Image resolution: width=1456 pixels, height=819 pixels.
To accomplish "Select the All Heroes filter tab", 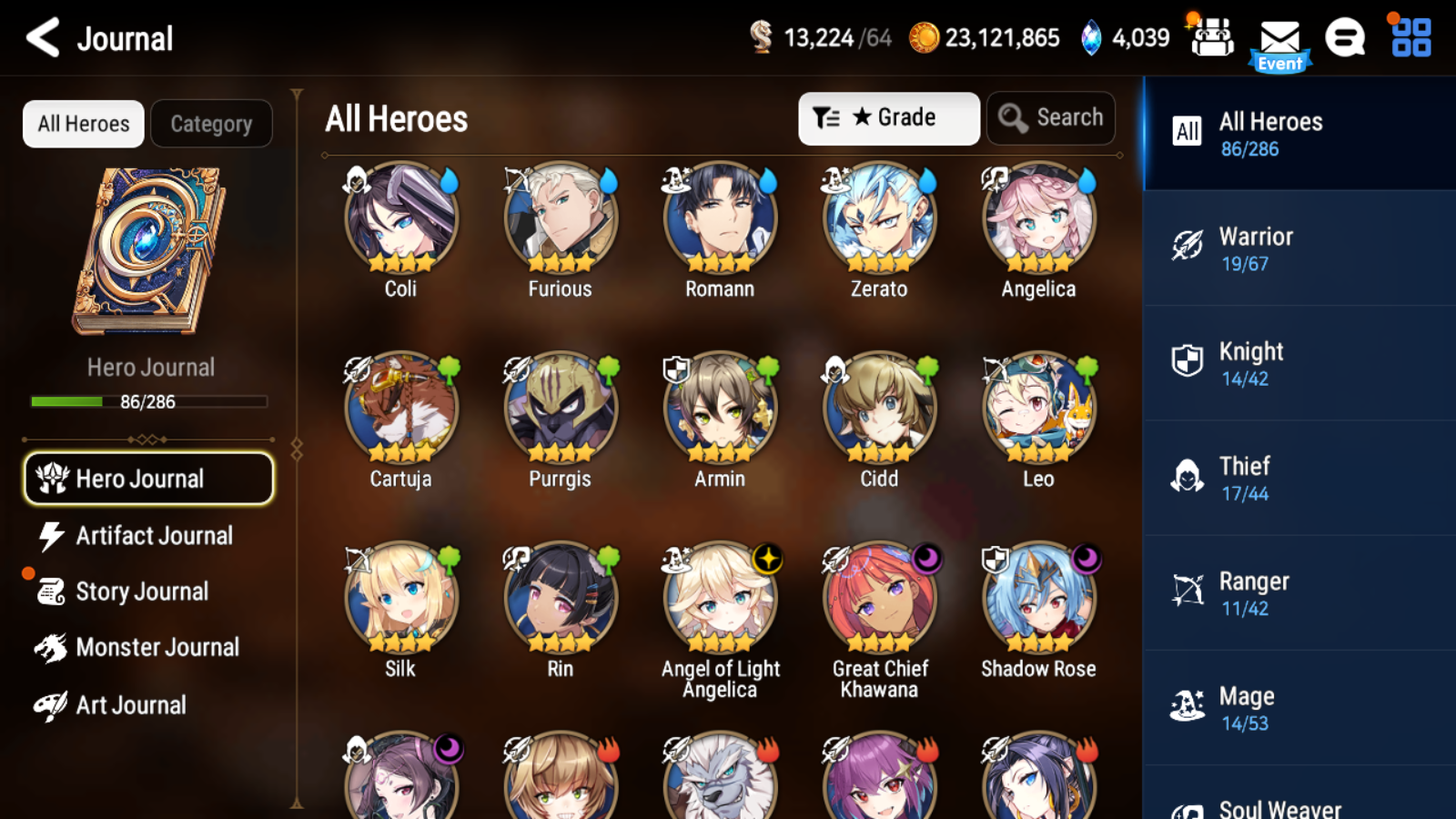I will click(x=83, y=124).
